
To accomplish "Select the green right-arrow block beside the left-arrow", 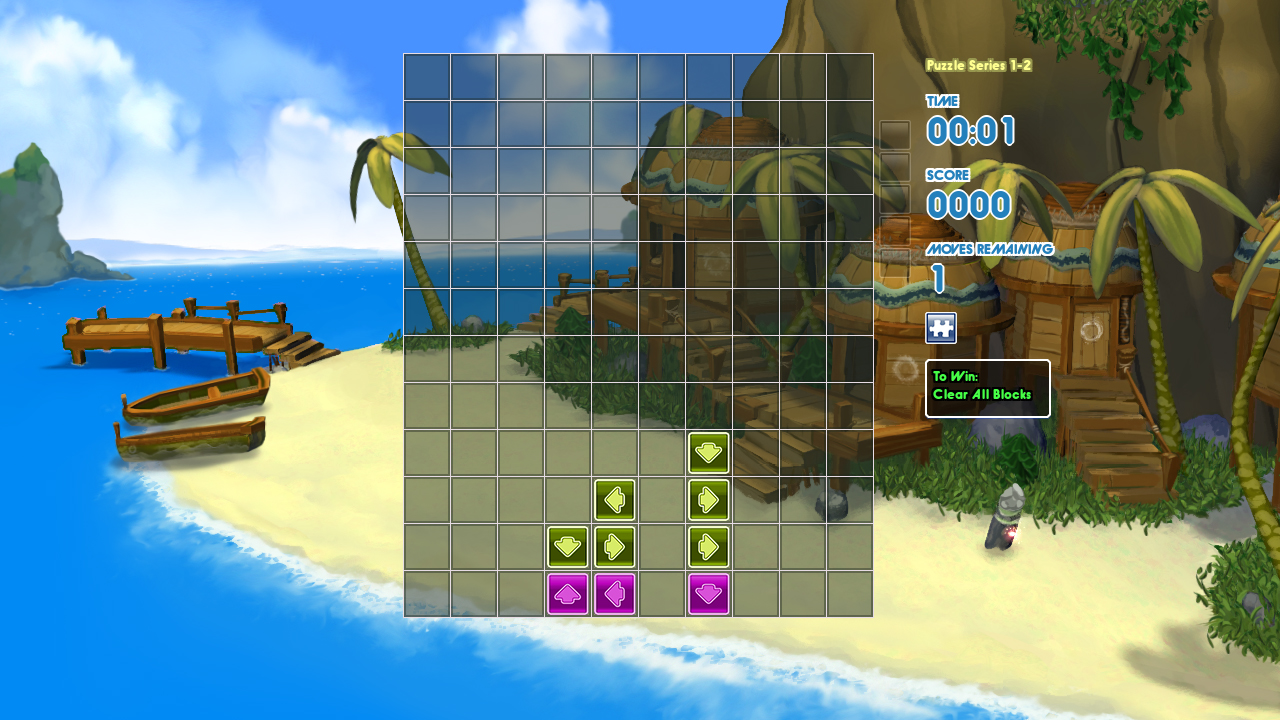I will pos(708,499).
